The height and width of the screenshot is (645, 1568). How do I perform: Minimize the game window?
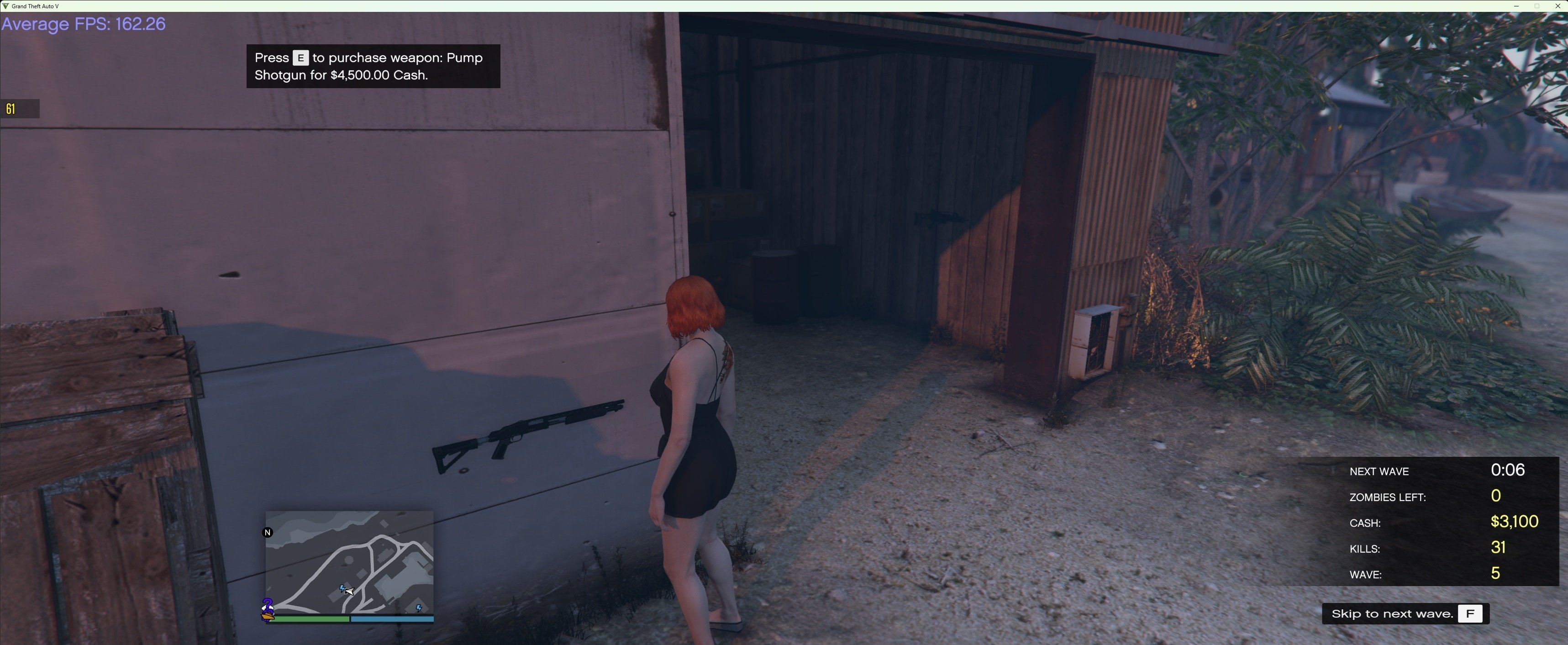[x=1515, y=6]
